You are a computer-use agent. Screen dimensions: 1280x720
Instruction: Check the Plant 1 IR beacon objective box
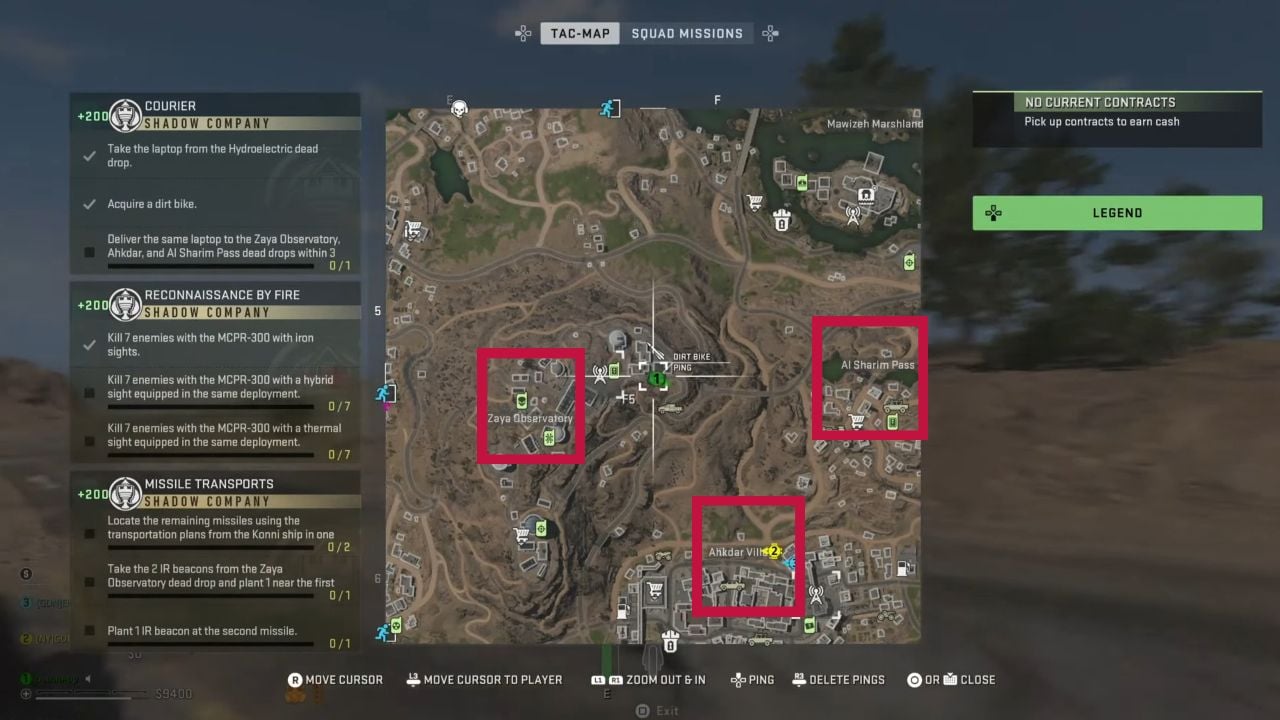[90, 631]
